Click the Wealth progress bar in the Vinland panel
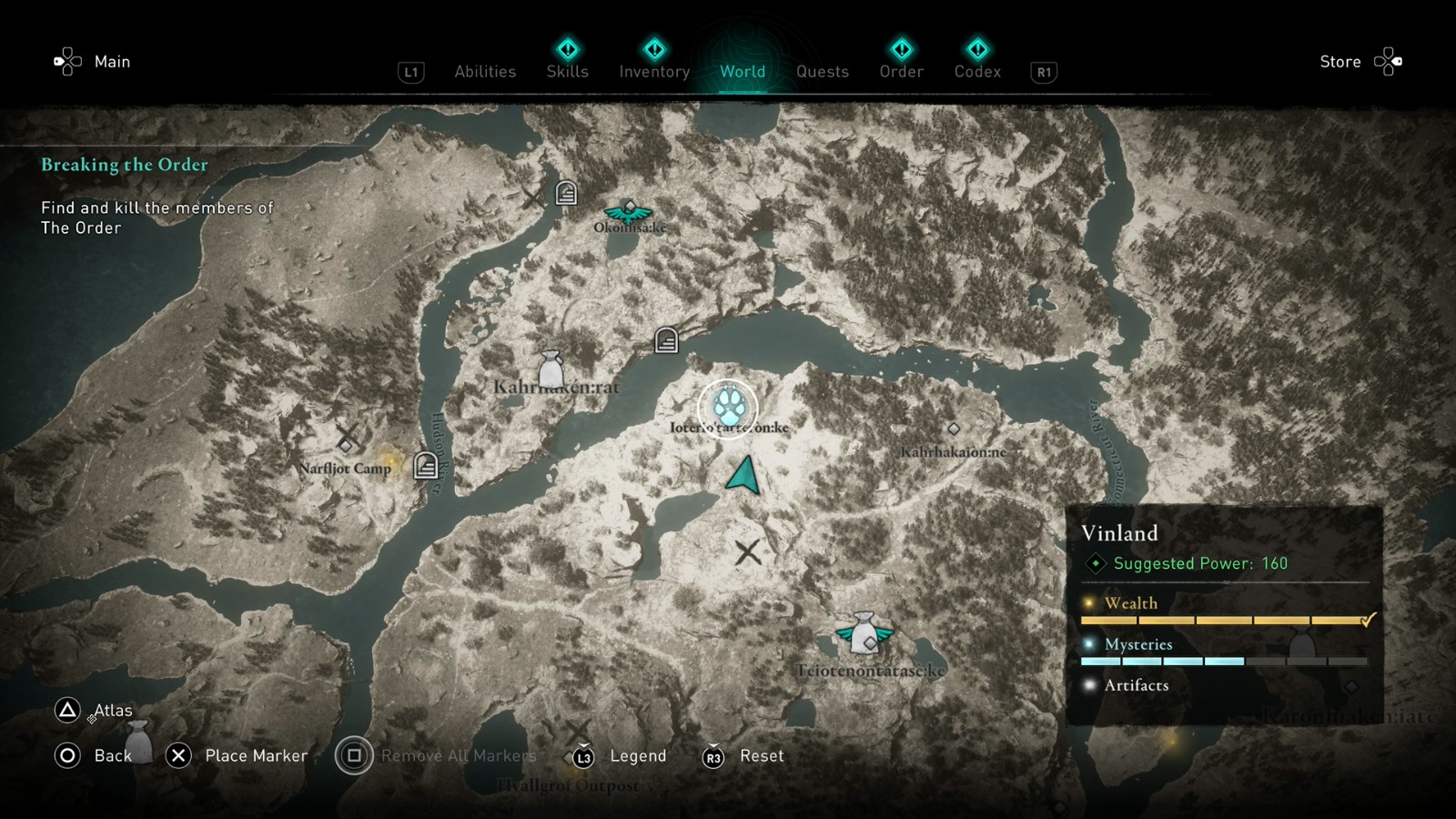 coord(1219,619)
